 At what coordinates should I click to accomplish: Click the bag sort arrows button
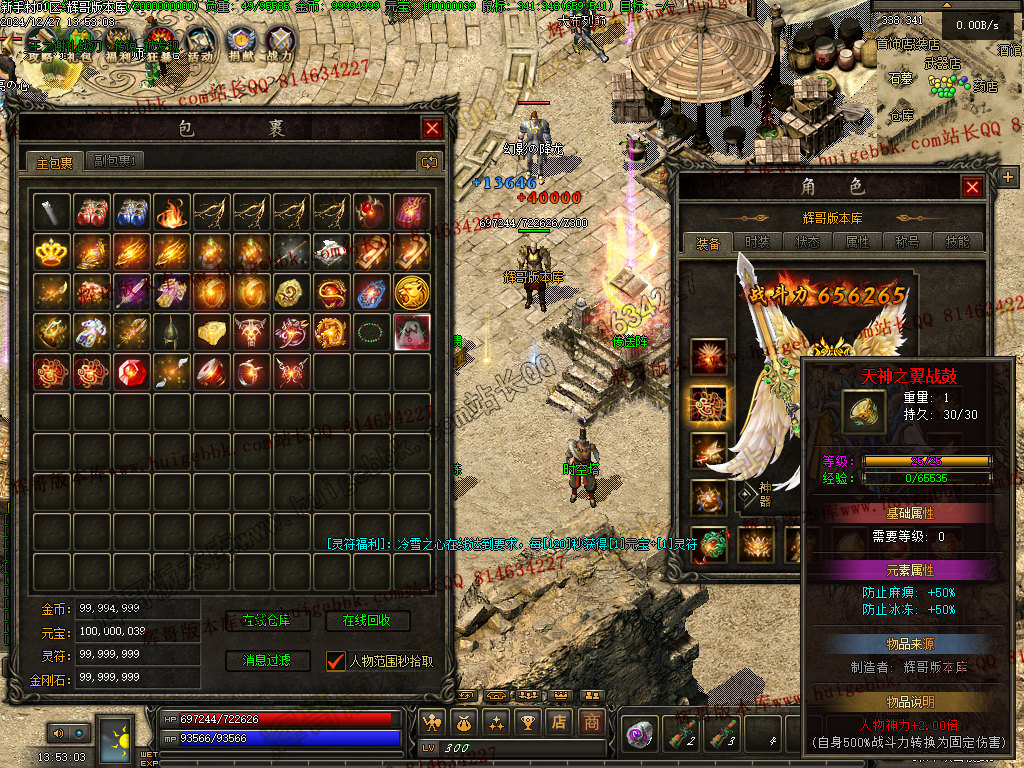[430, 161]
